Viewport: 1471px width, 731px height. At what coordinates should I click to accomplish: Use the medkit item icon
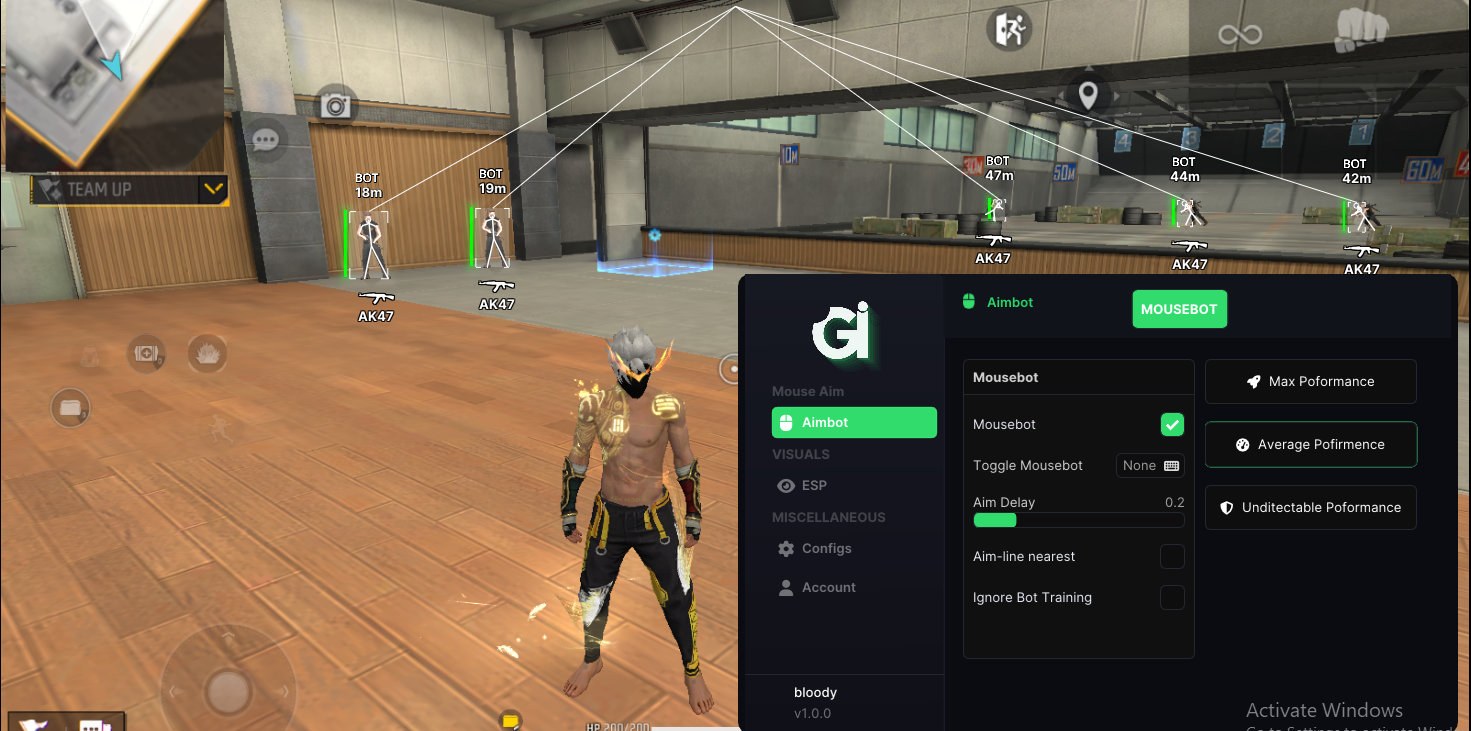coord(146,353)
